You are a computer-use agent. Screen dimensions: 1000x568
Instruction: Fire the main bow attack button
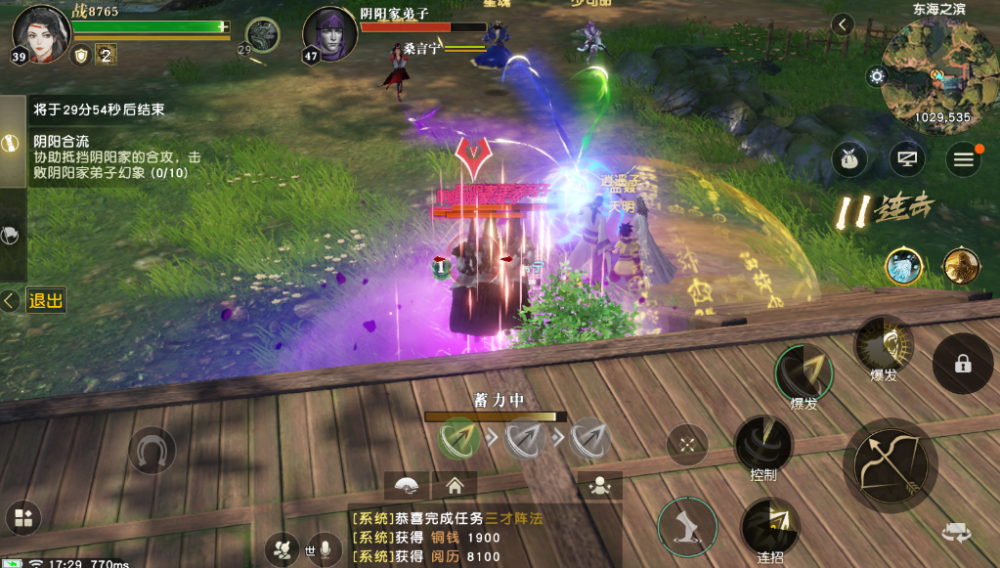click(x=890, y=464)
